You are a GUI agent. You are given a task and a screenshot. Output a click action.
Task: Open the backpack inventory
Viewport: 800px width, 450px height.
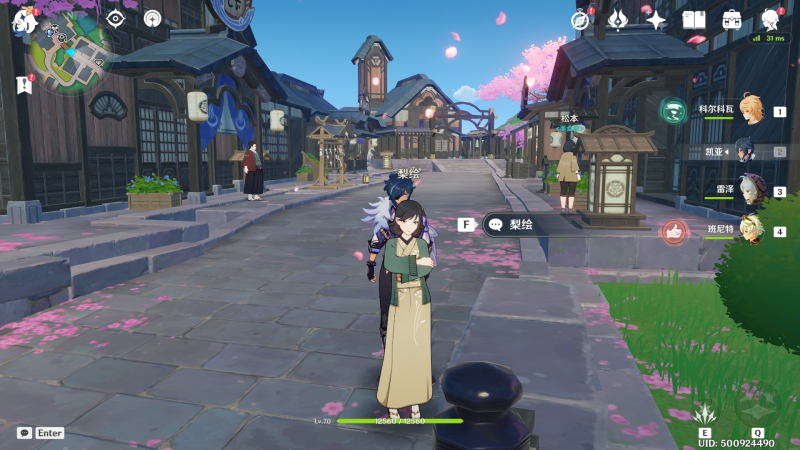click(732, 20)
